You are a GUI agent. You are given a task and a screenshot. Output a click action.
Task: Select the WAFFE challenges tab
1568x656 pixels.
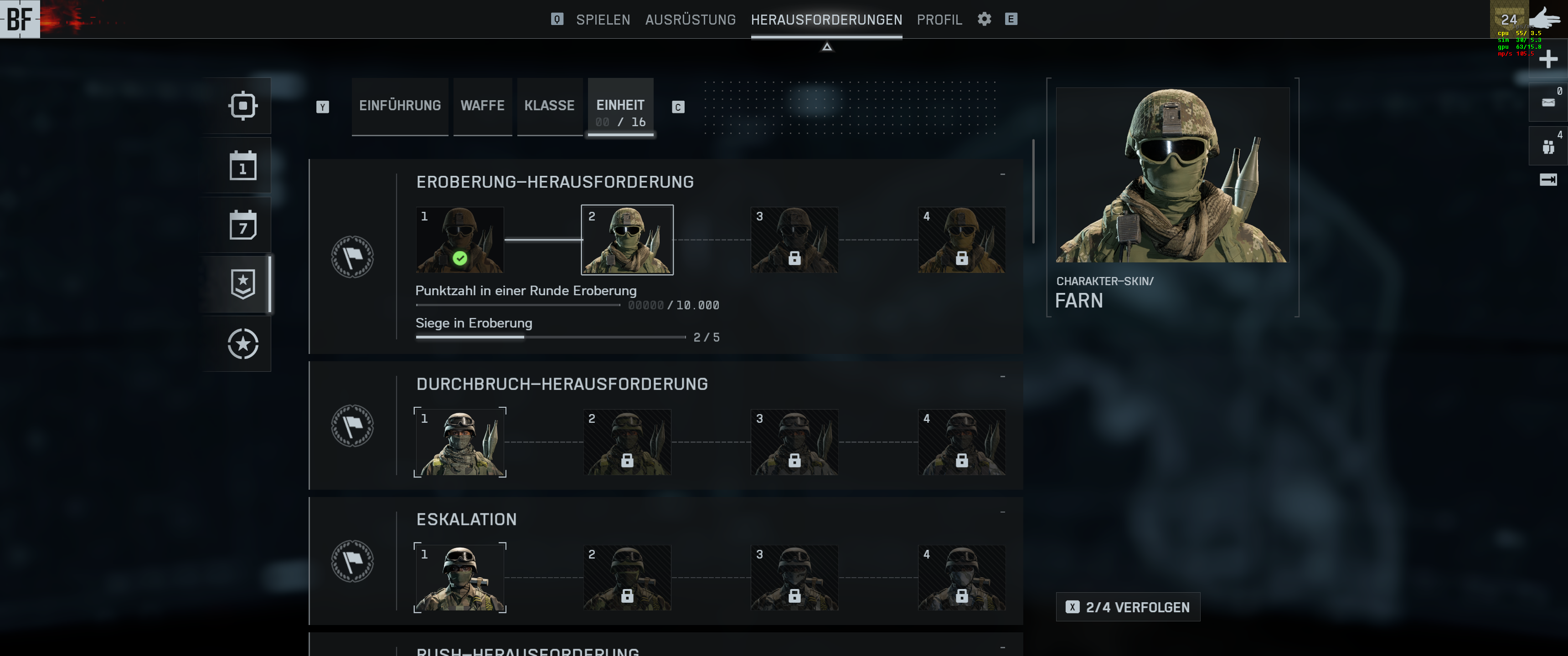(x=482, y=105)
